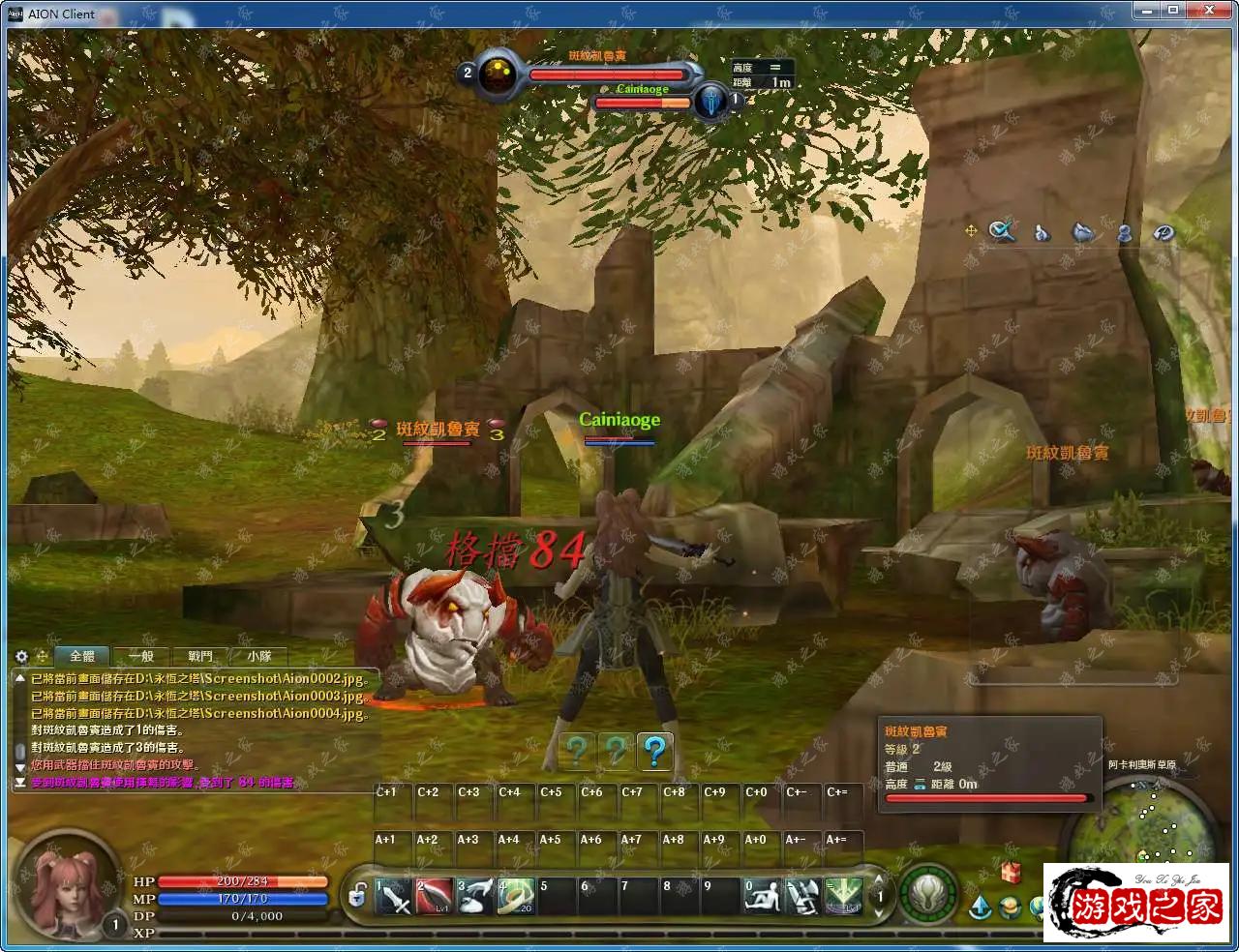Open chat settings with the gear icon
Screen dimensions: 1239x952
click(x=21, y=656)
